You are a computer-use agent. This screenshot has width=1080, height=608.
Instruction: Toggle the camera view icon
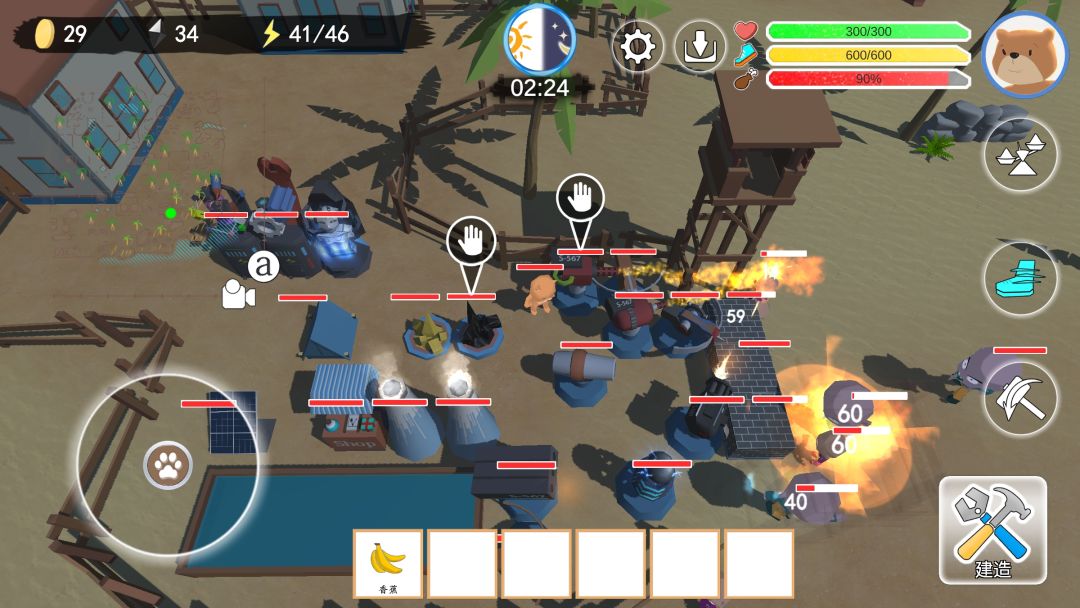click(238, 294)
